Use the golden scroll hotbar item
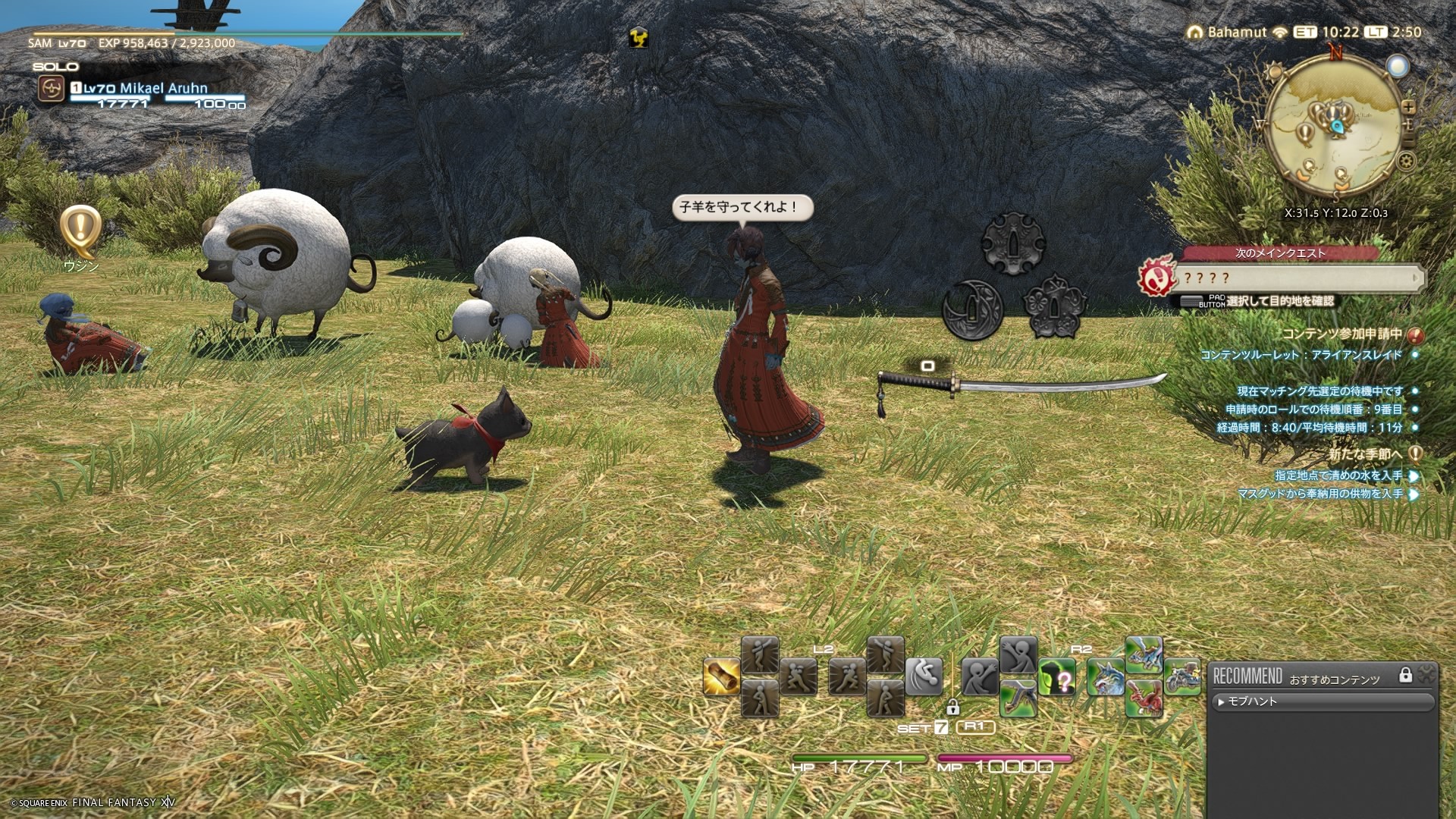 click(721, 677)
